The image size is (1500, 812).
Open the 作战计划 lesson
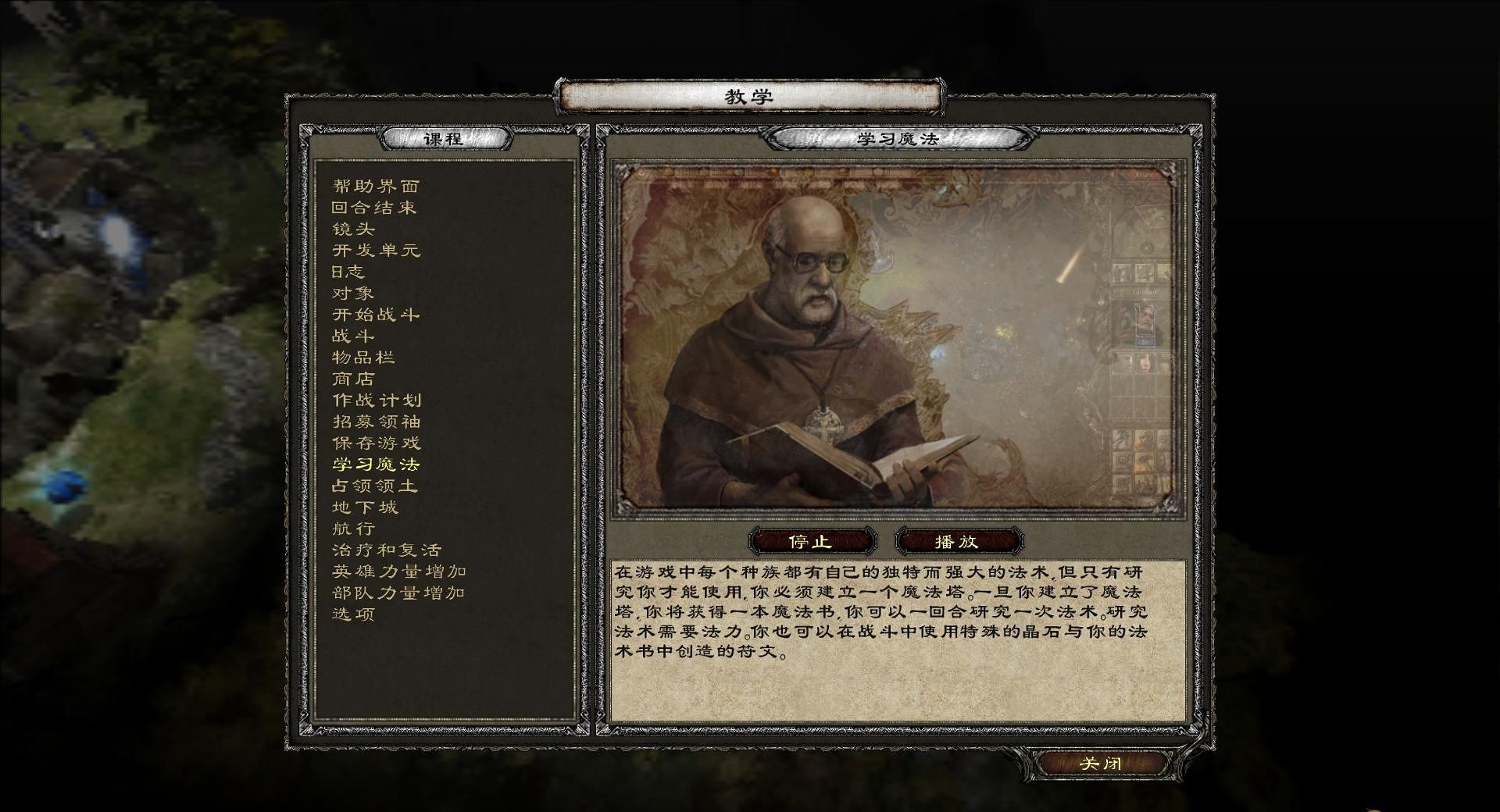(x=377, y=401)
